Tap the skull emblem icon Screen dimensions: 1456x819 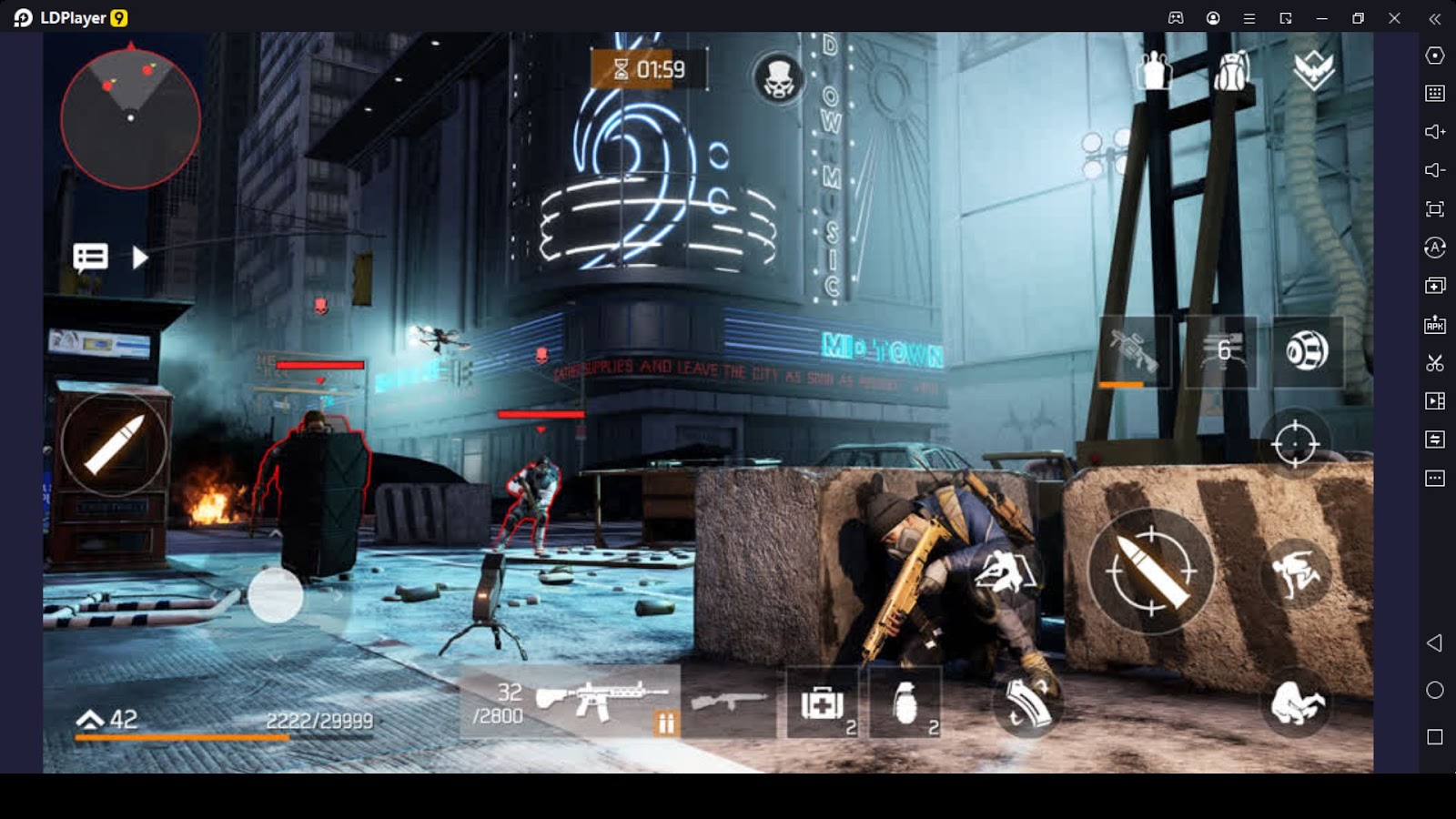(x=779, y=77)
